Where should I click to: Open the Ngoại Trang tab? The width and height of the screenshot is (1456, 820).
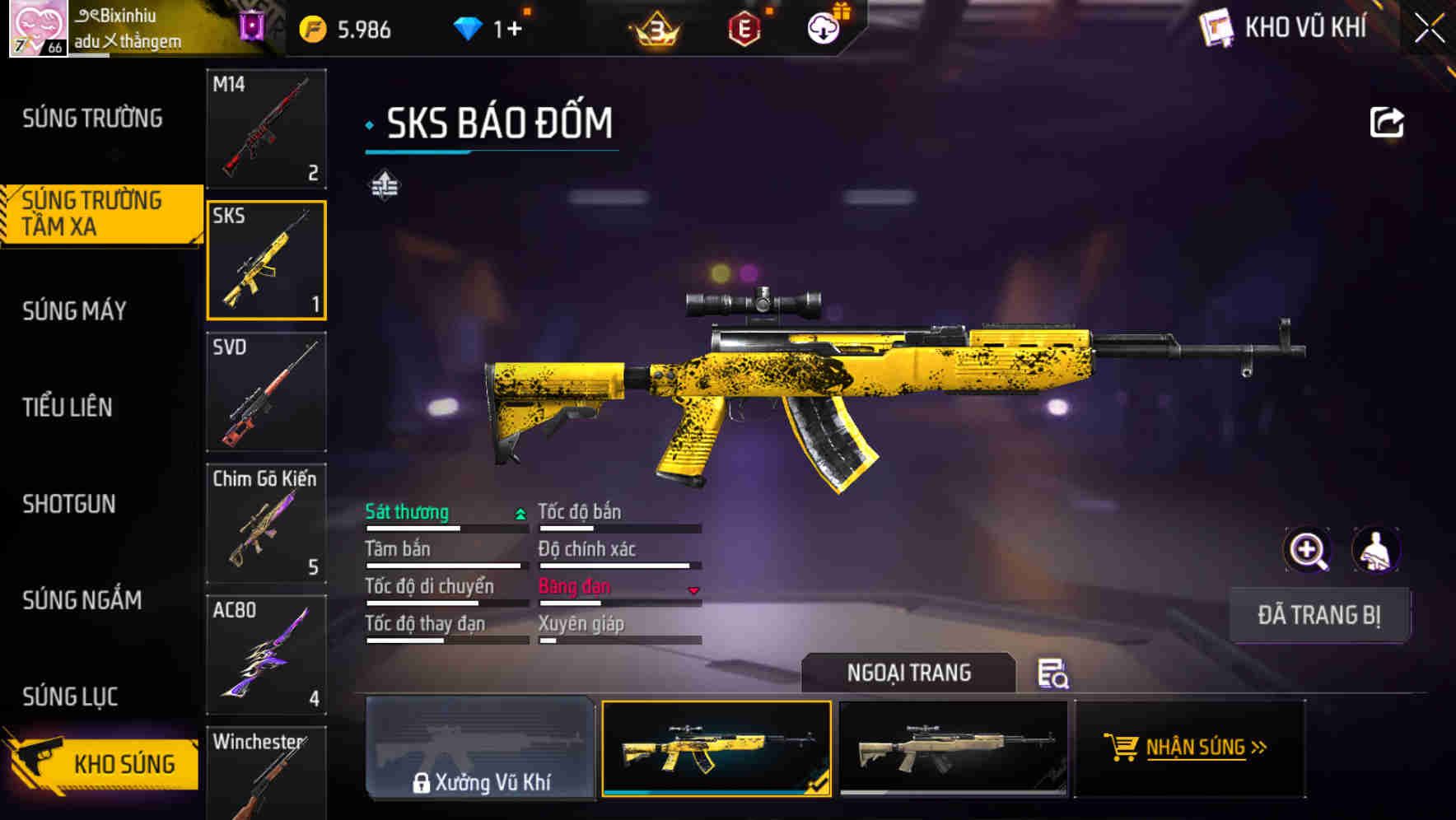(x=910, y=672)
